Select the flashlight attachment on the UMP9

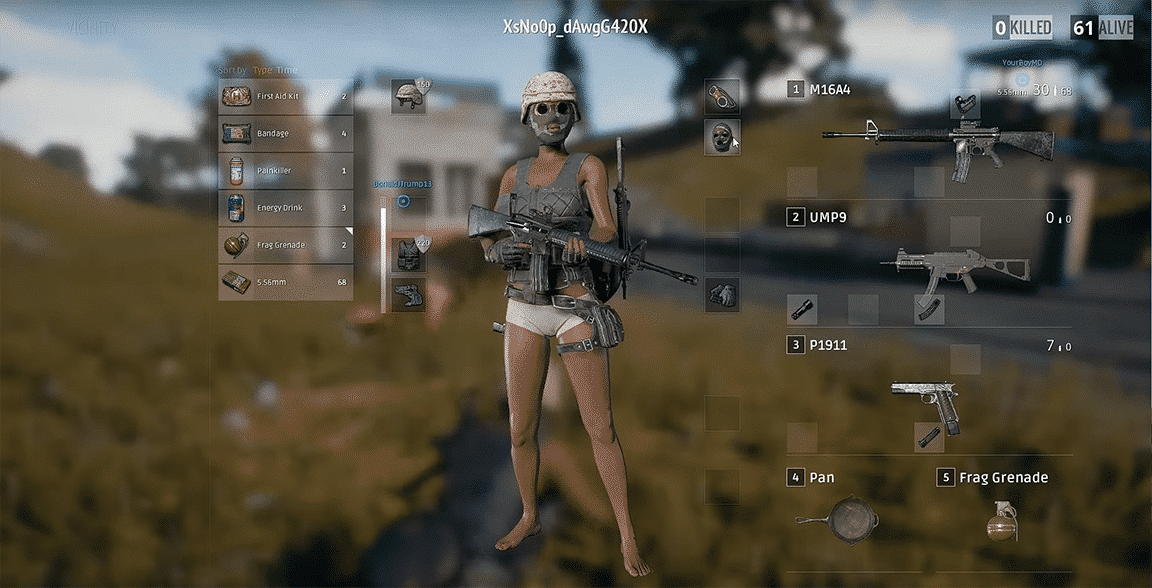pyautogui.click(x=801, y=309)
